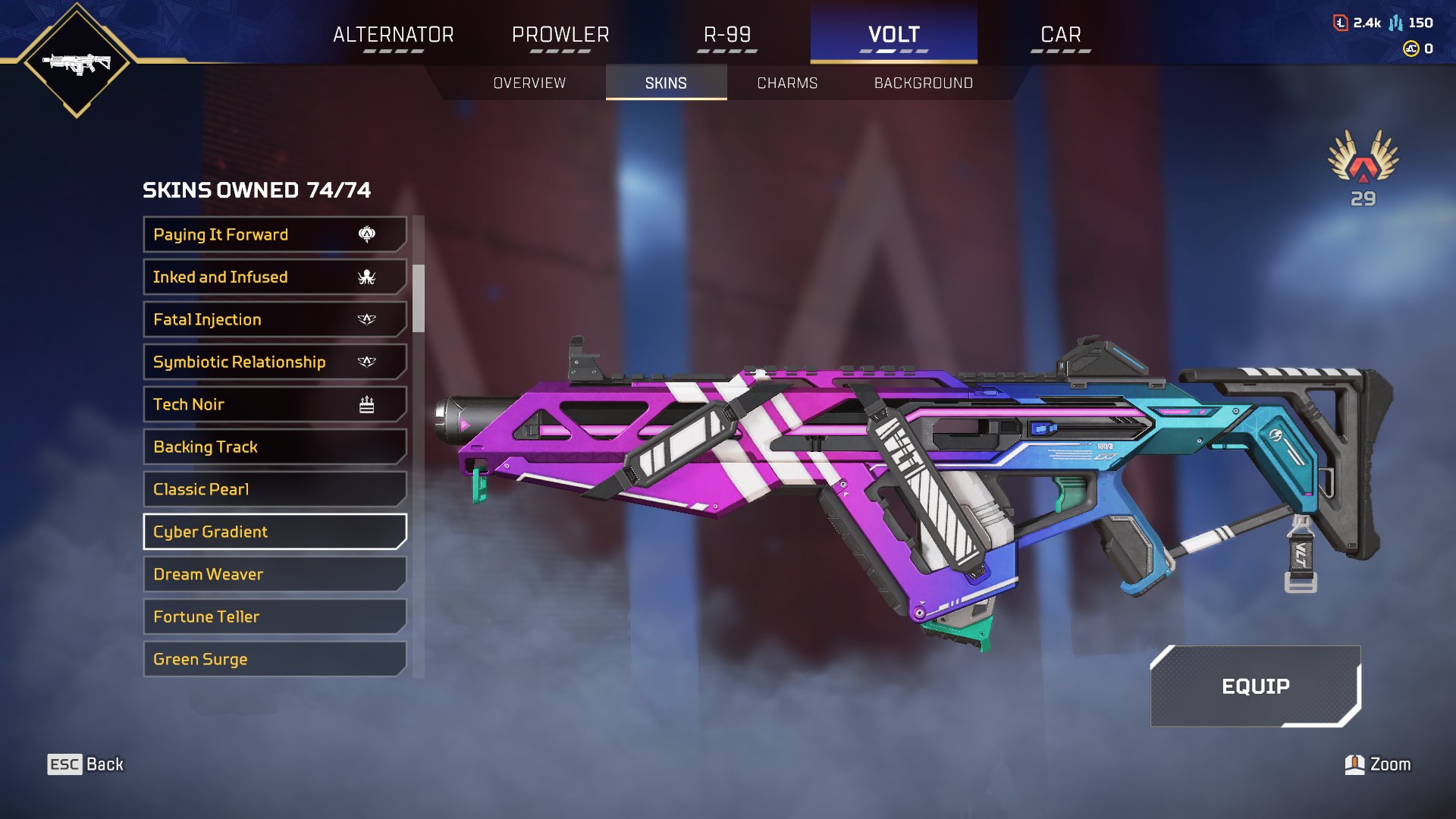The width and height of the screenshot is (1456, 819).
Task: Switch to the Charms sub-tab
Action: [787, 83]
